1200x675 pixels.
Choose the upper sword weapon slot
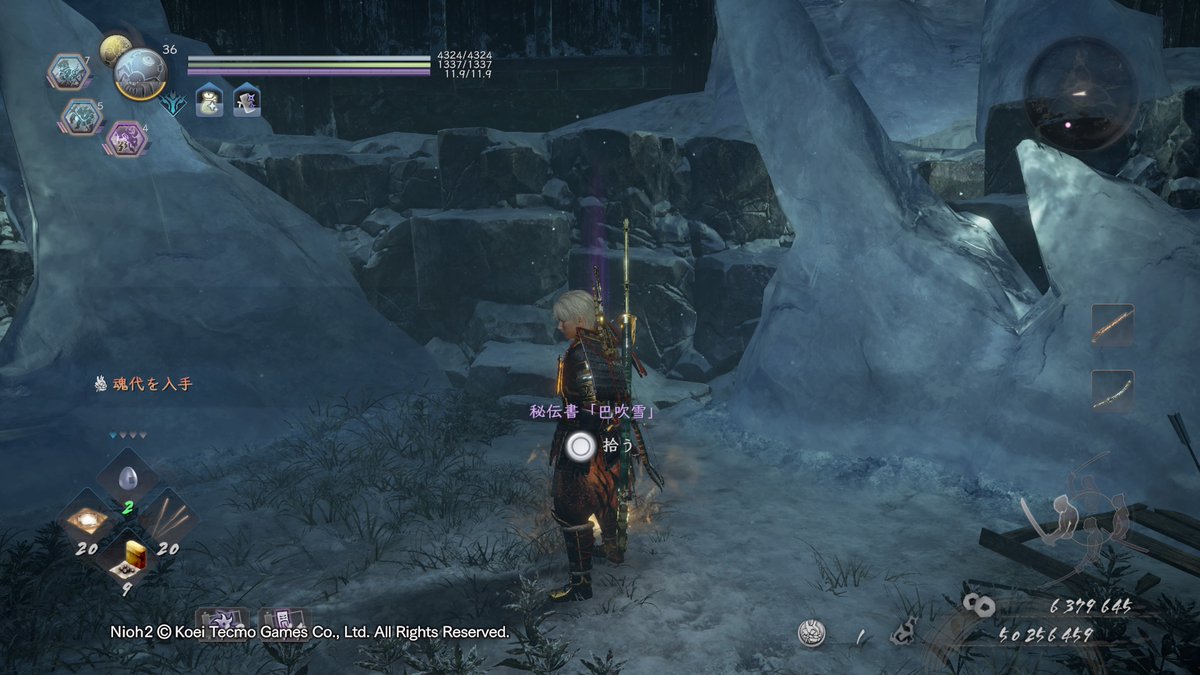[1112, 325]
